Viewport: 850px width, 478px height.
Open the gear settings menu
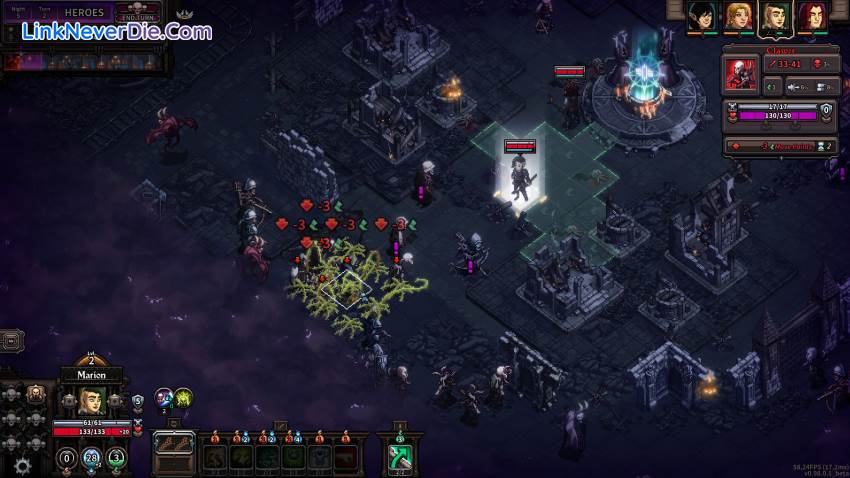click(22, 465)
